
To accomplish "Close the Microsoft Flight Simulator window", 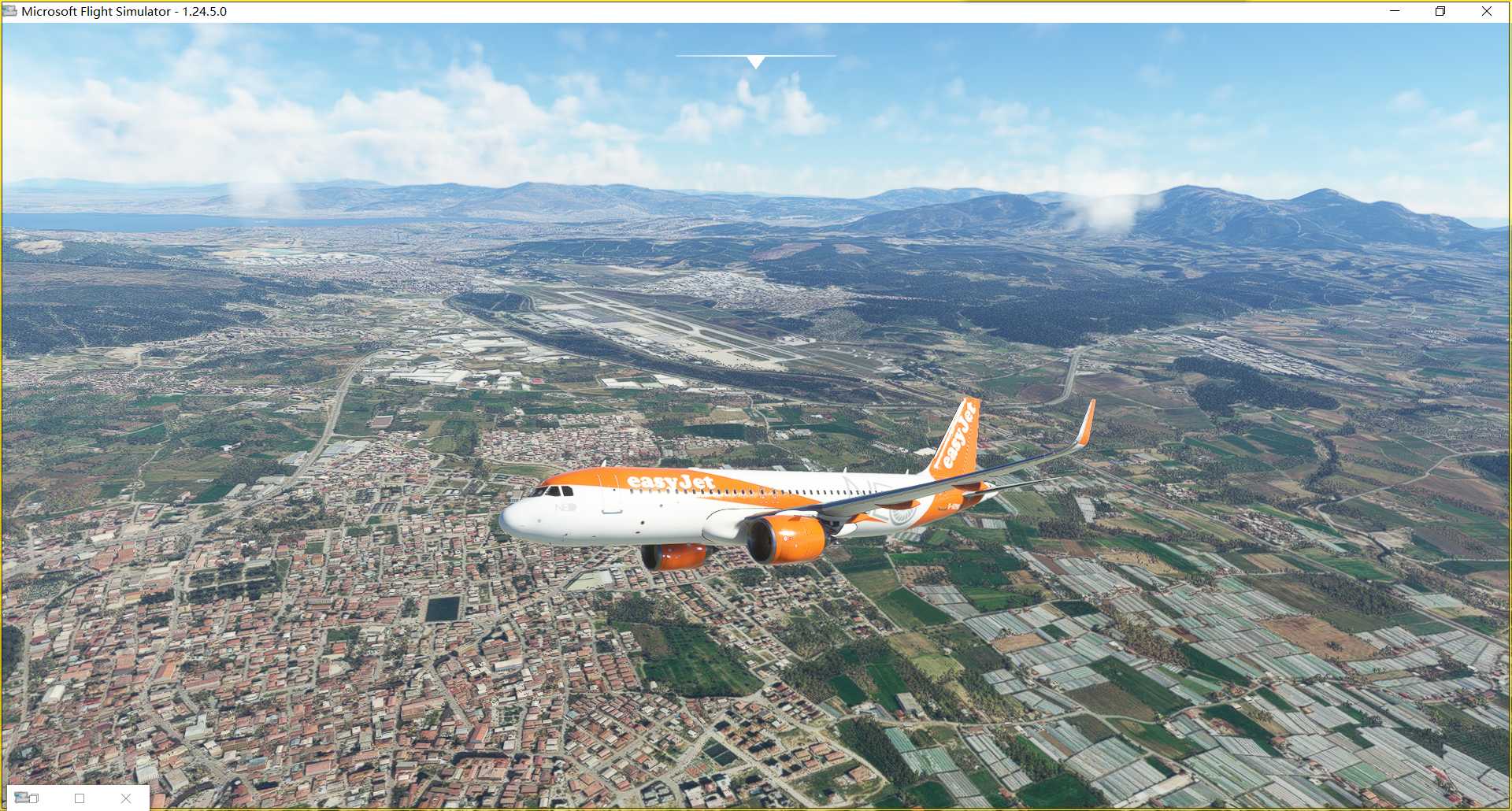I will [1487, 11].
